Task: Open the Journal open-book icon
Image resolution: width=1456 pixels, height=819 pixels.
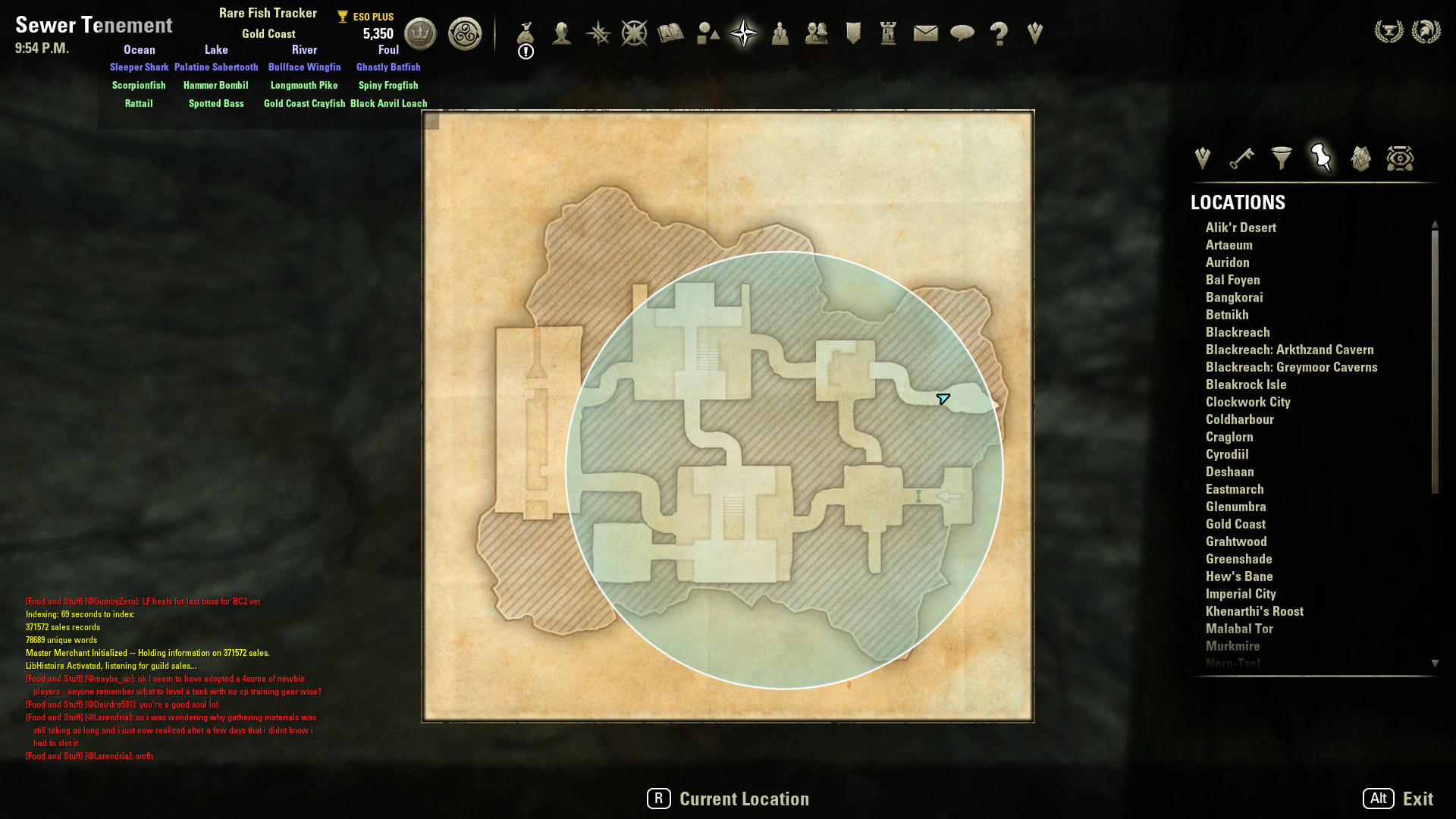Action: click(x=671, y=33)
